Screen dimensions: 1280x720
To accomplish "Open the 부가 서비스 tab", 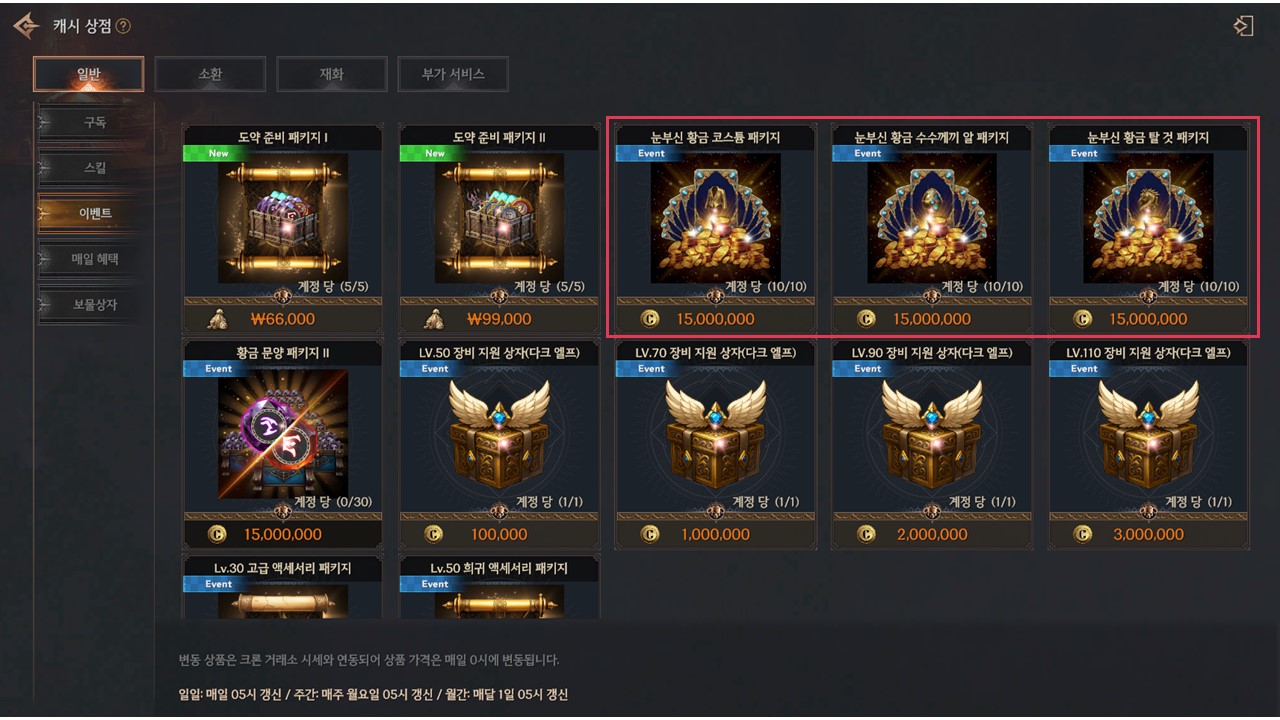I will 453,74.
